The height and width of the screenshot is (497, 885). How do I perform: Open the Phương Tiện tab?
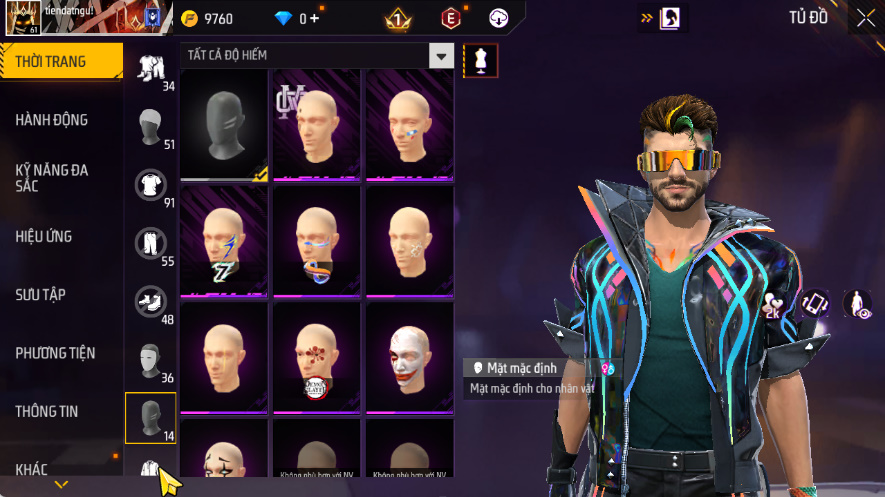click(x=55, y=353)
